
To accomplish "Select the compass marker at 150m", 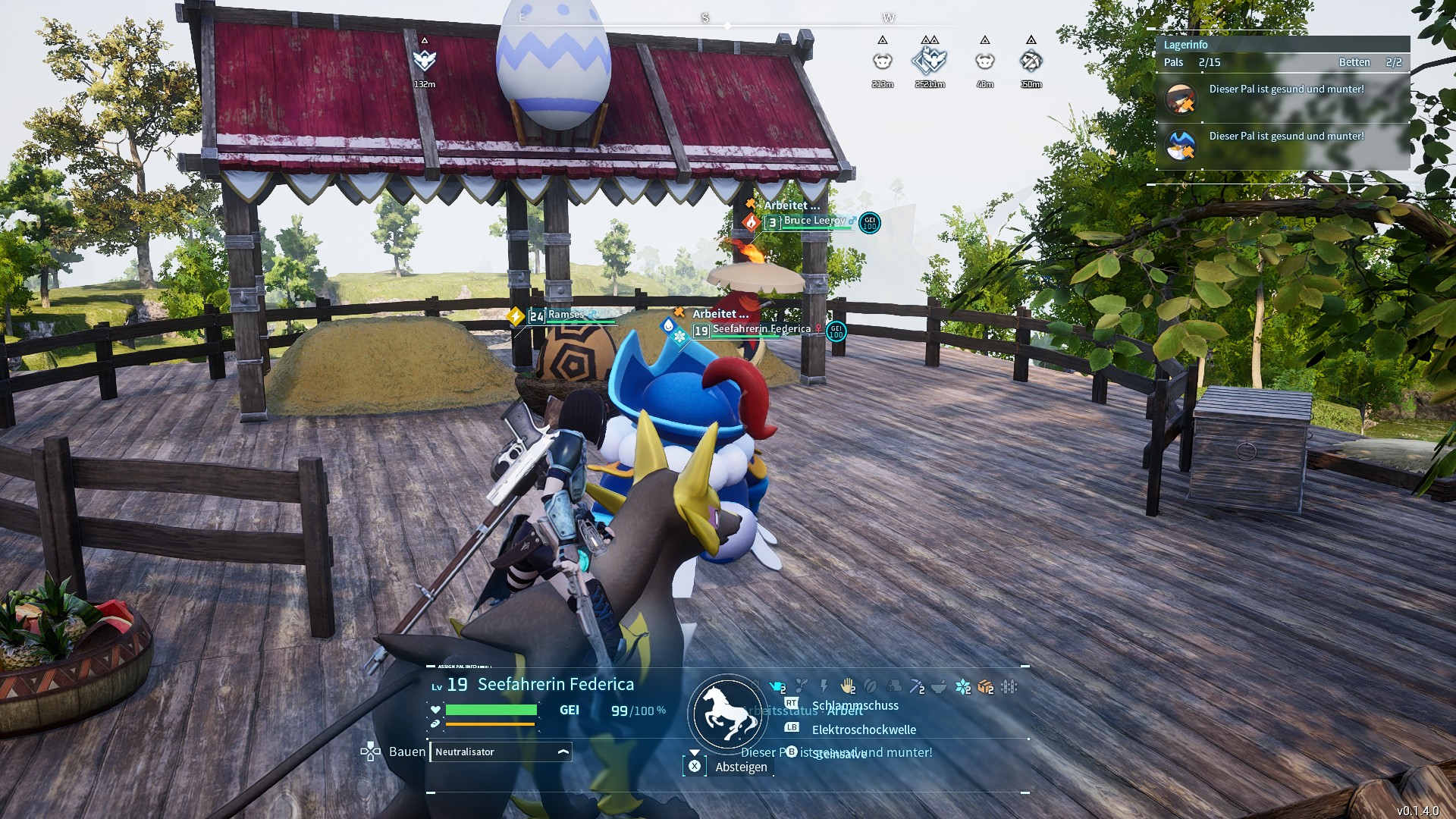I will (1031, 61).
